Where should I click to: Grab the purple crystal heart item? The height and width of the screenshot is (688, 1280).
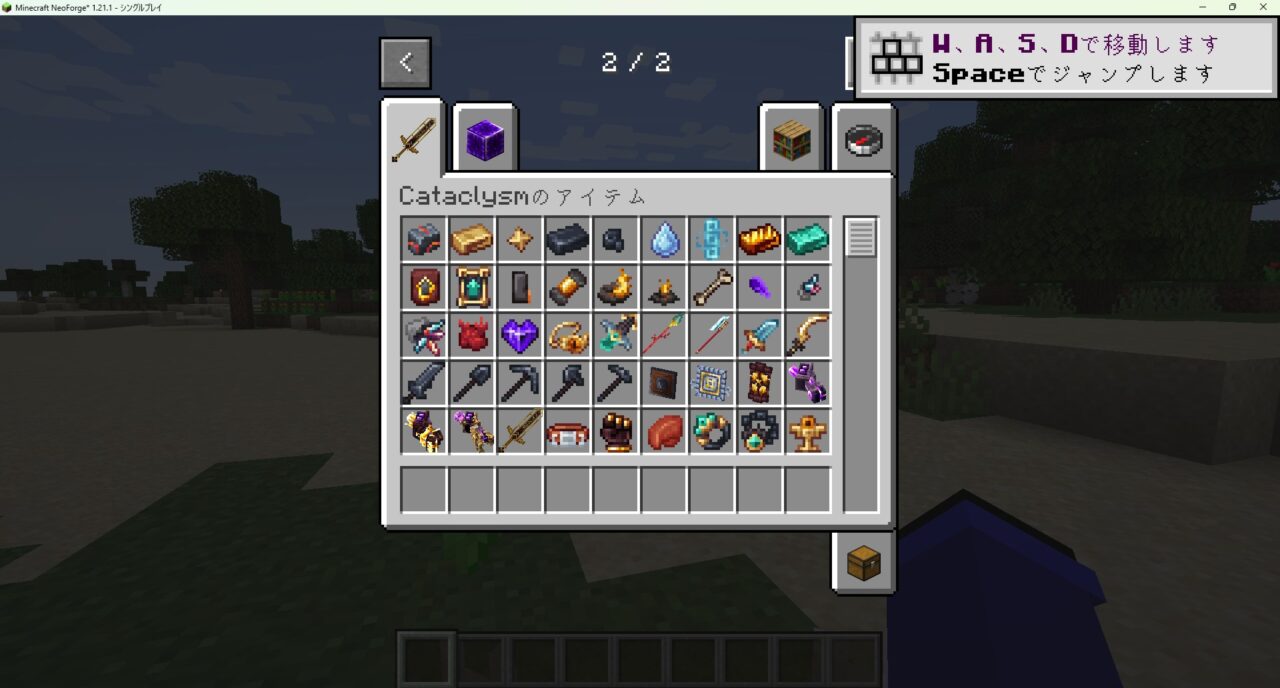[x=520, y=336]
